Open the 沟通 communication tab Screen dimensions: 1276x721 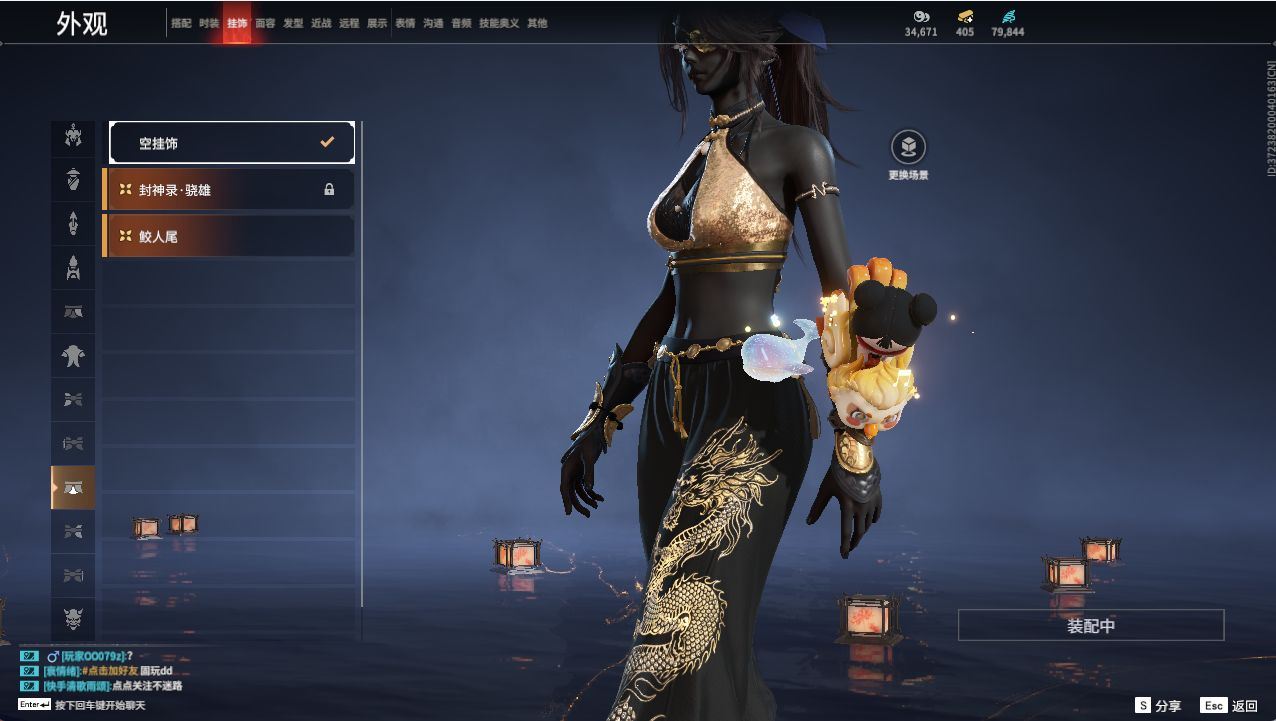pyautogui.click(x=433, y=23)
